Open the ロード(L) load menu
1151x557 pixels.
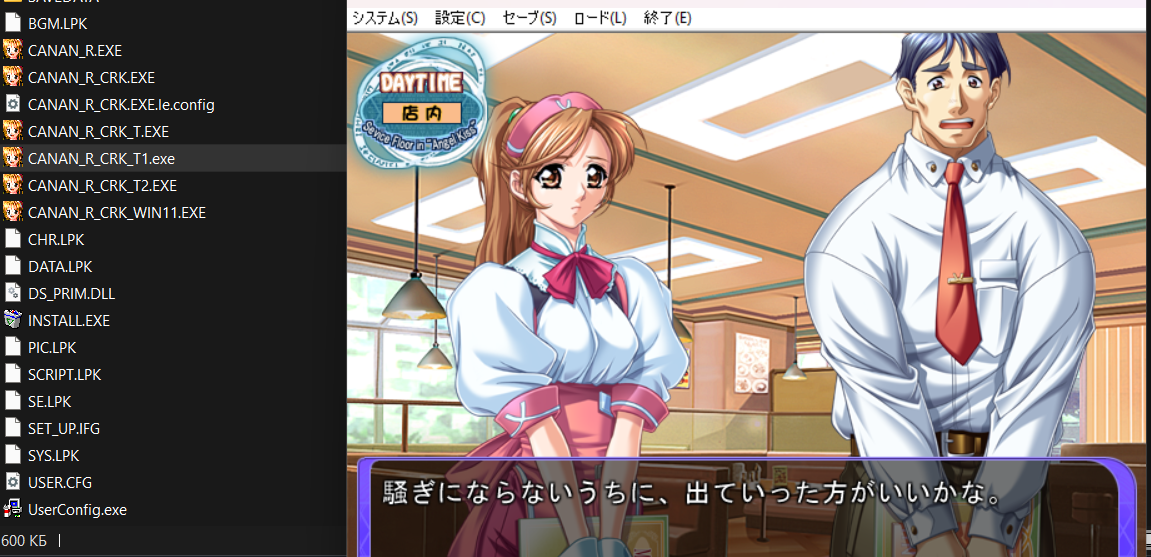point(600,18)
